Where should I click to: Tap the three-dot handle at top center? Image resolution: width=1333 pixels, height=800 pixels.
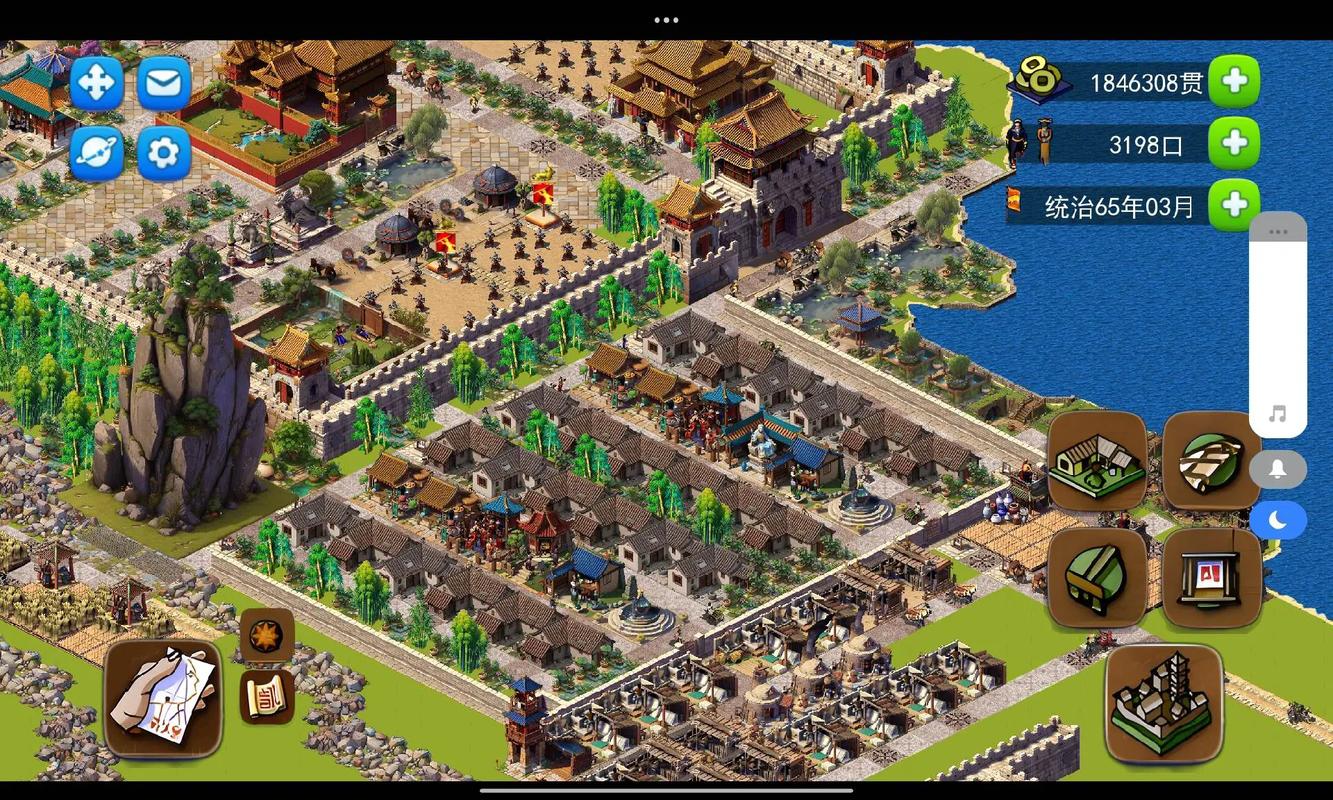click(666, 20)
